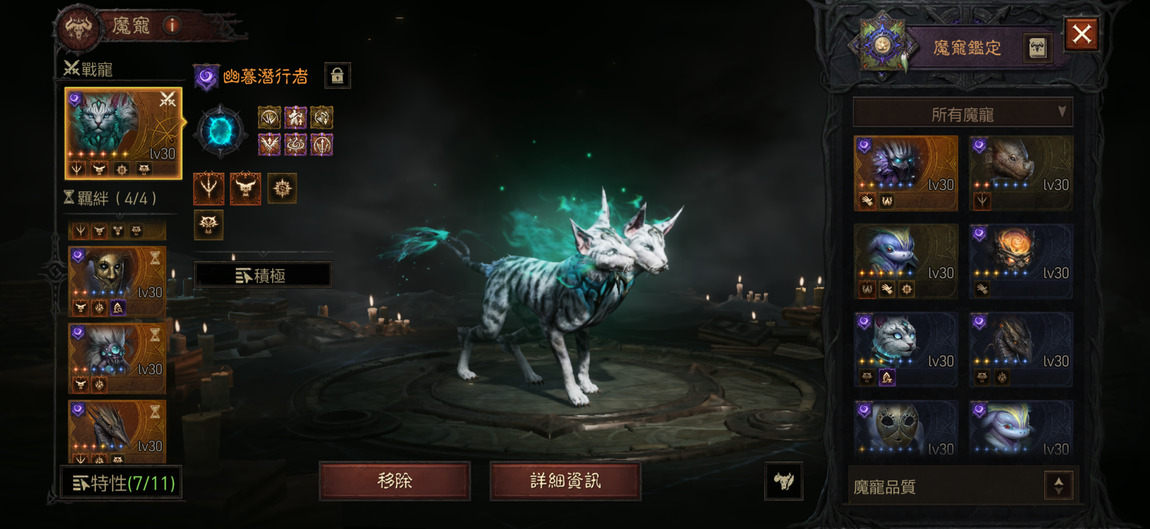Open the 所有魔寵 filter dropdown

point(962,113)
